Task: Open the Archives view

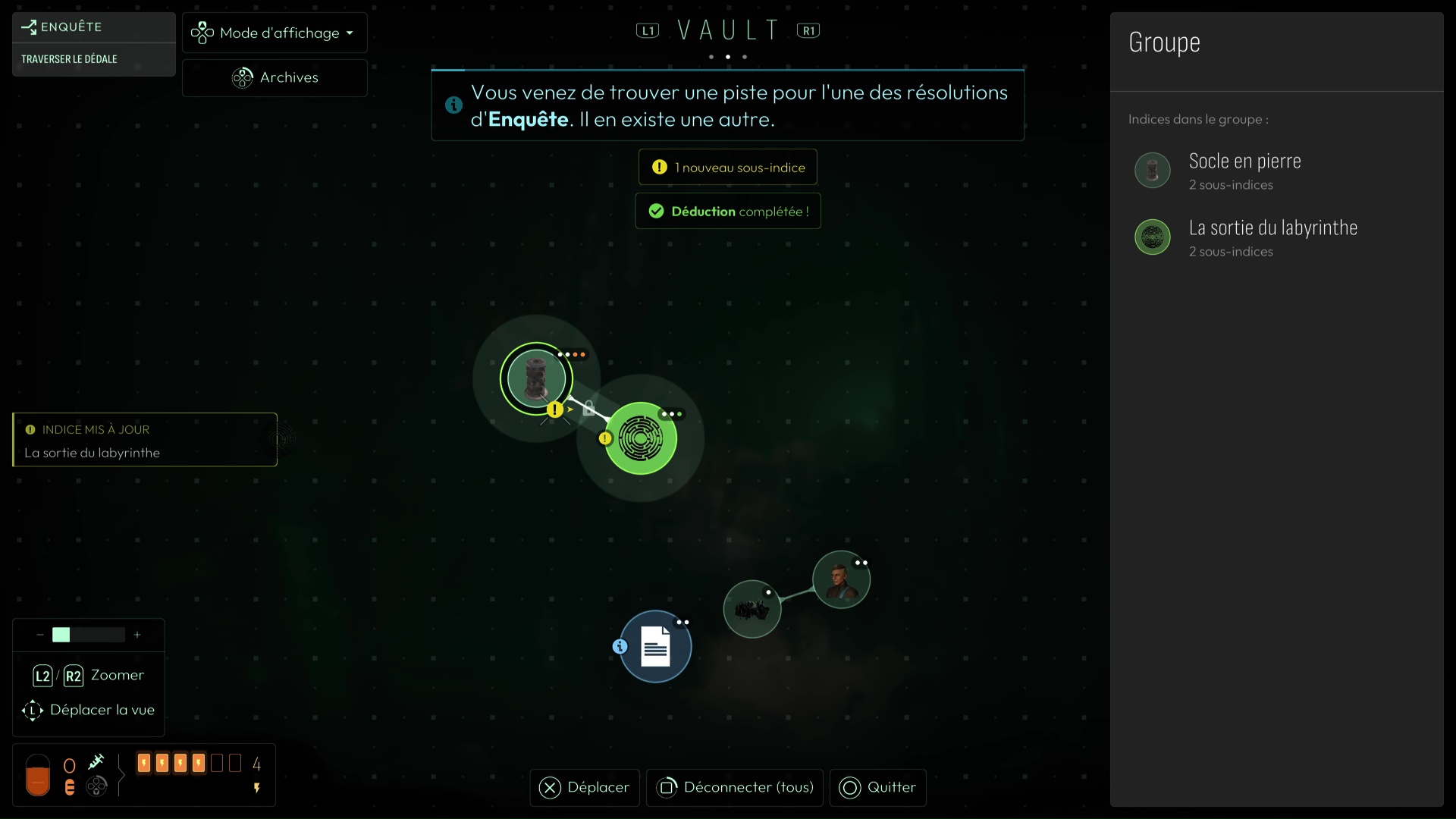Action: click(x=275, y=77)
